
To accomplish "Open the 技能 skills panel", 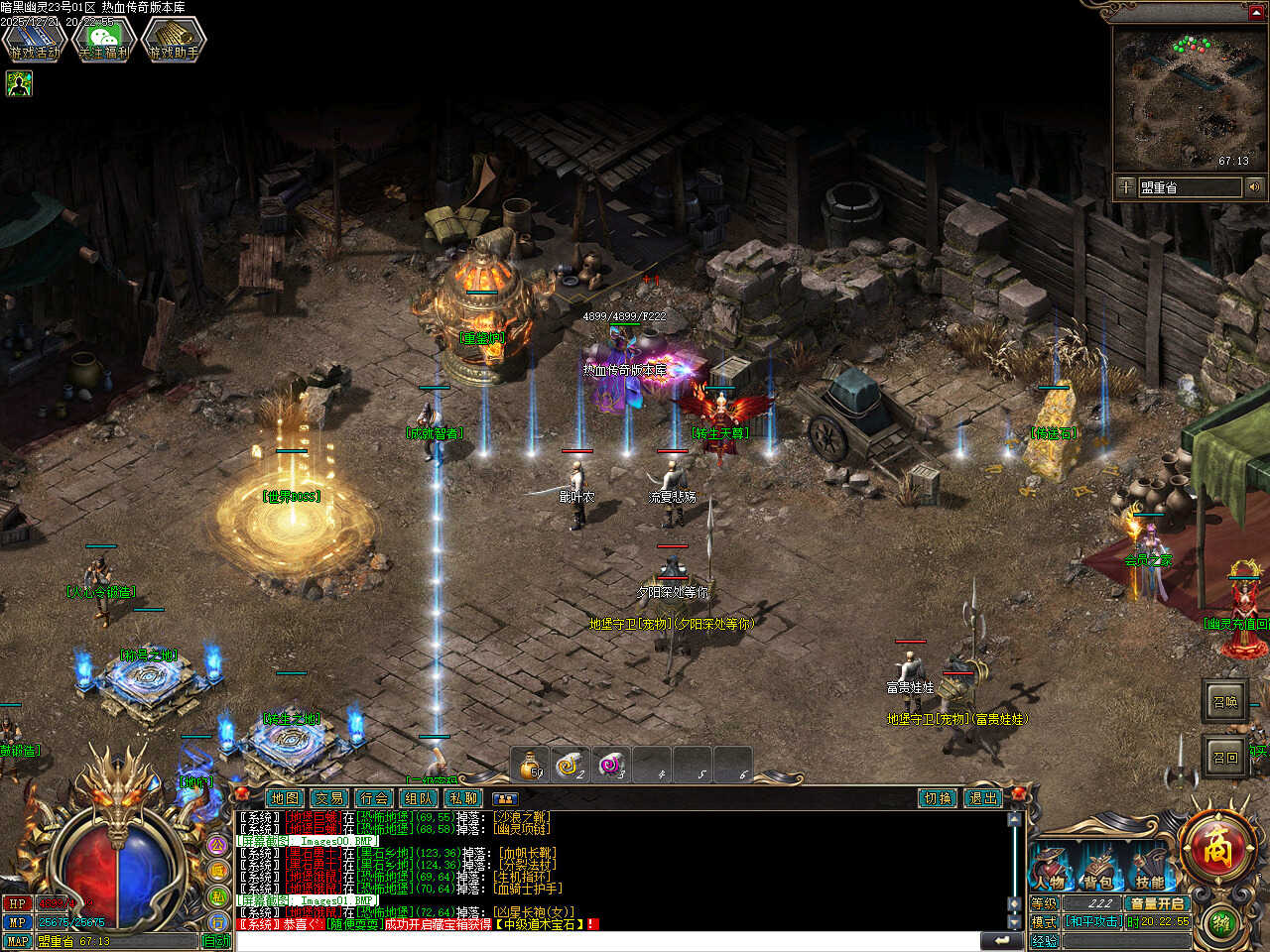I will 1149,868.
